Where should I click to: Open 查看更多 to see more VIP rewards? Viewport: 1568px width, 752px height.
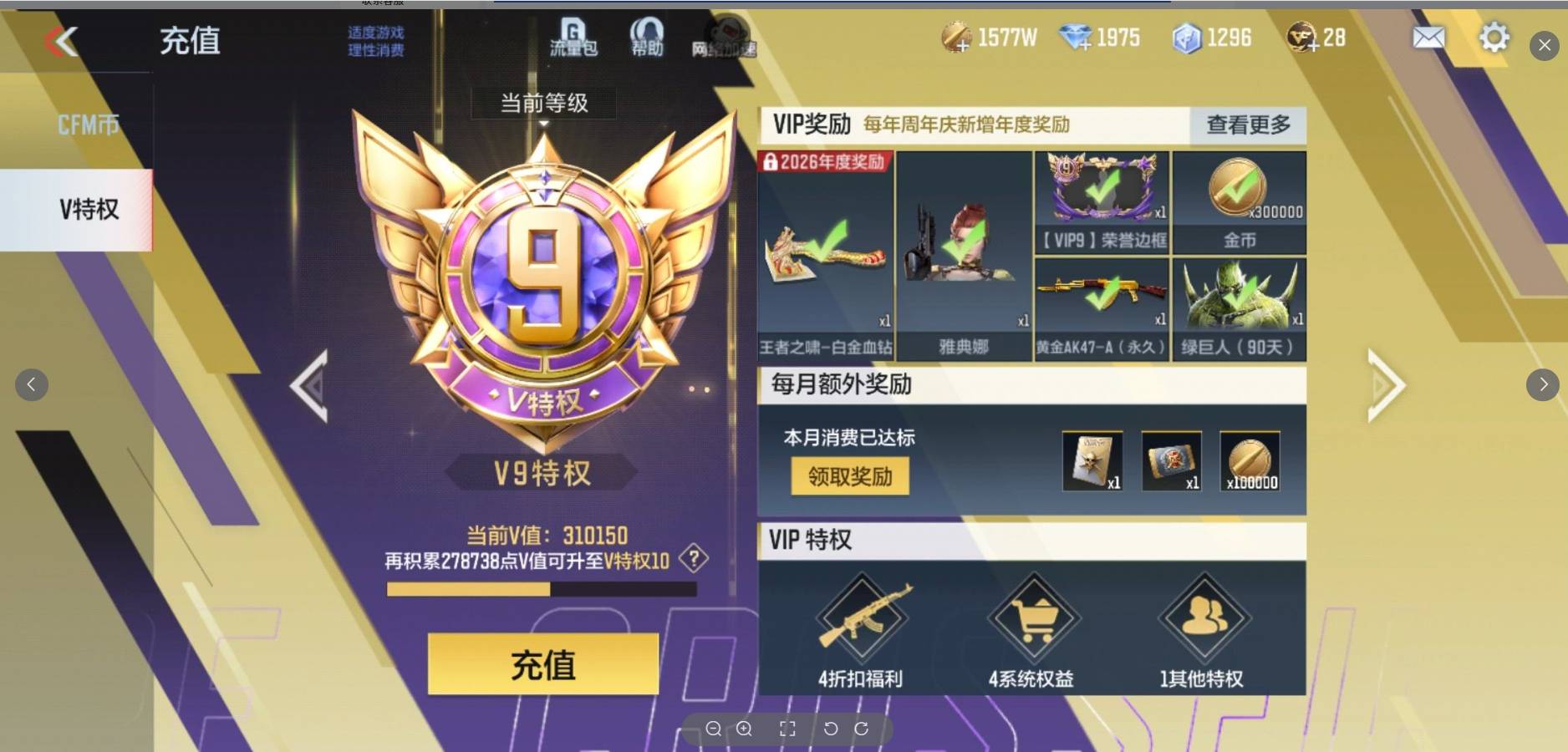pyautogui.click(x=1249, y=125)
